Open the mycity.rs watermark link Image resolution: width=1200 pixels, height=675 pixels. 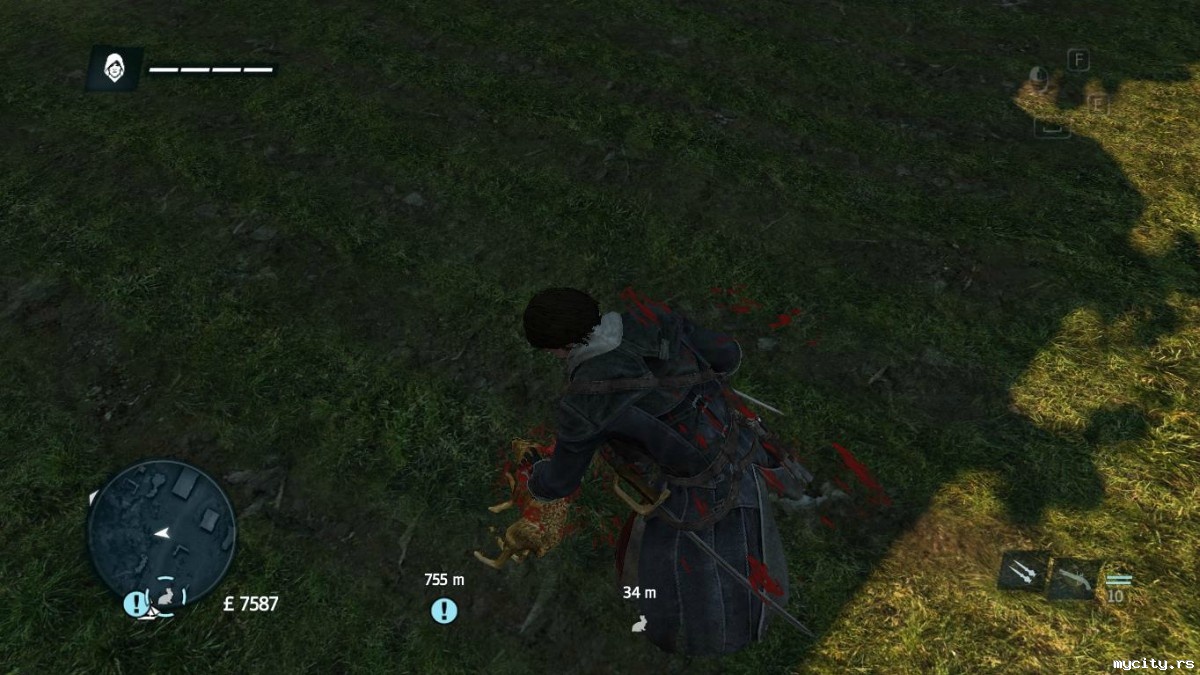click(1152, 663)
